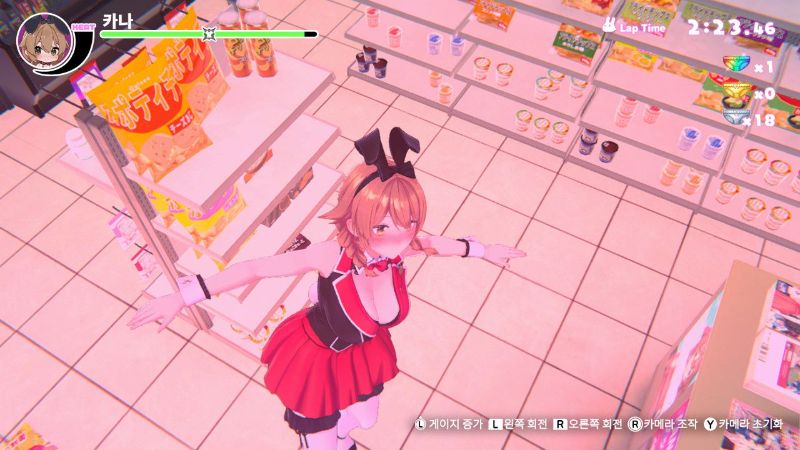
Task: Select the white panties item icon
Action: (737, 118)
